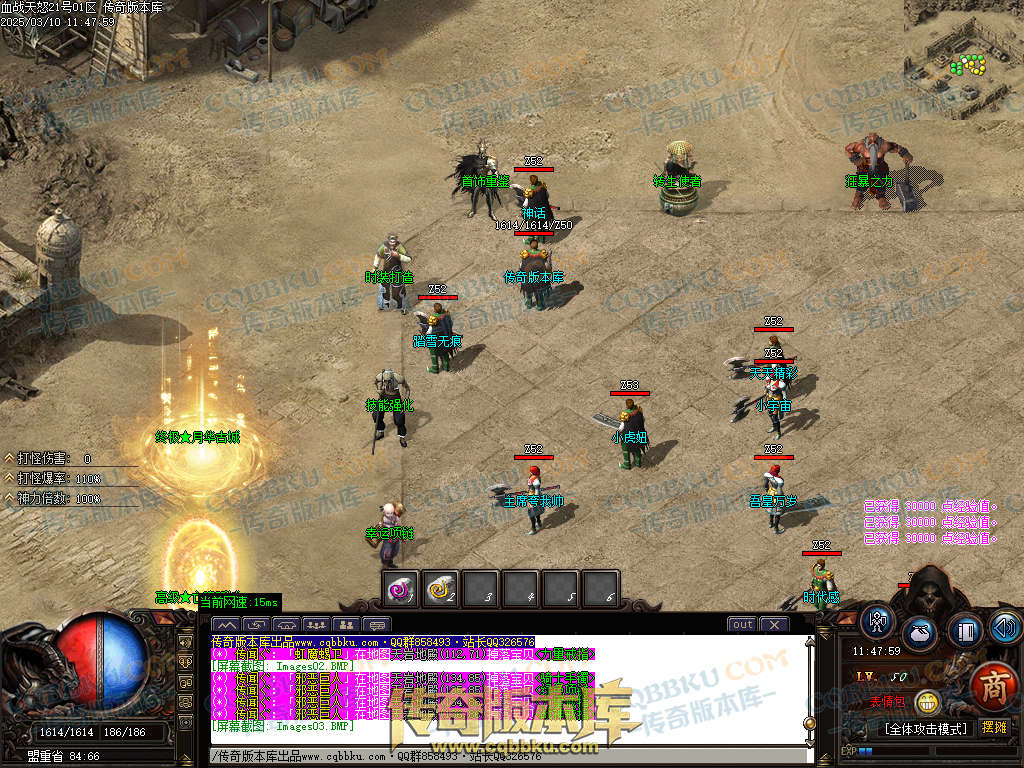Select the group chat channel tab

click(x=316, y=625)
